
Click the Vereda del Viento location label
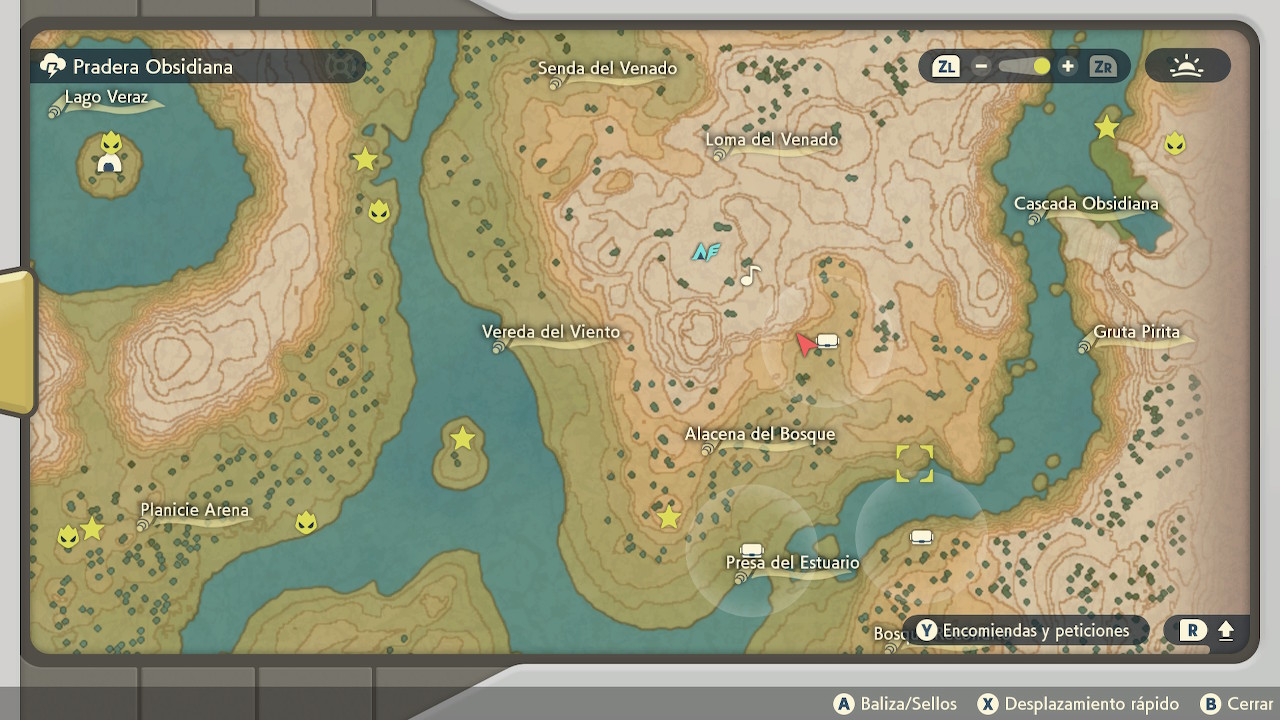pos(551,332)
